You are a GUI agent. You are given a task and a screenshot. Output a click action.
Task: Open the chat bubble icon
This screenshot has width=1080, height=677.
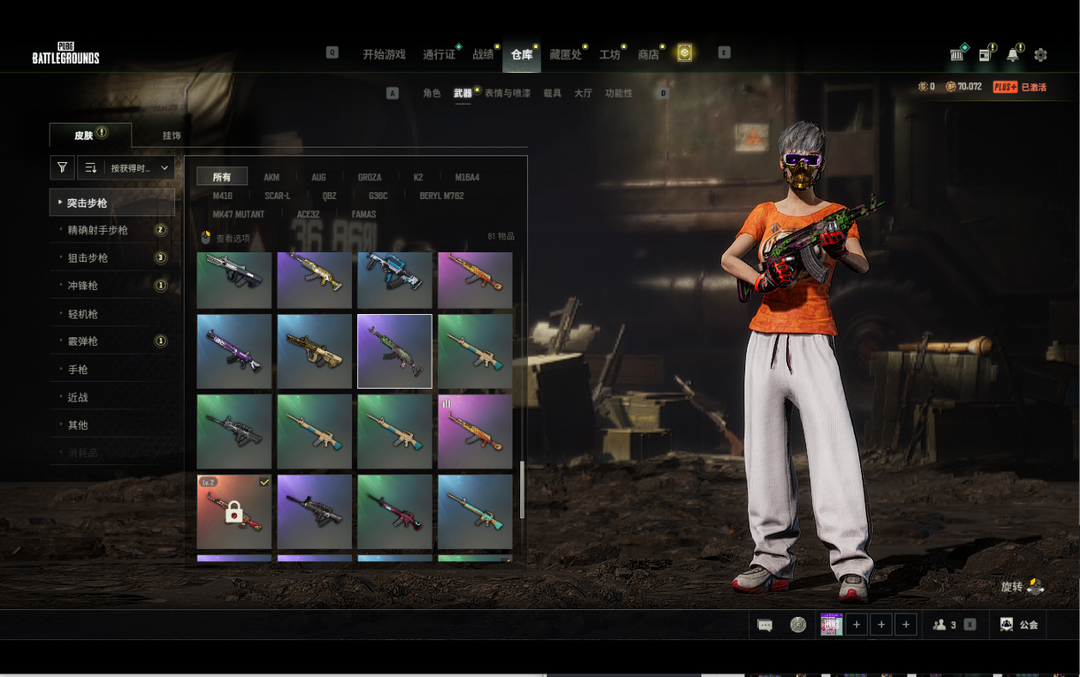point(765,625)
